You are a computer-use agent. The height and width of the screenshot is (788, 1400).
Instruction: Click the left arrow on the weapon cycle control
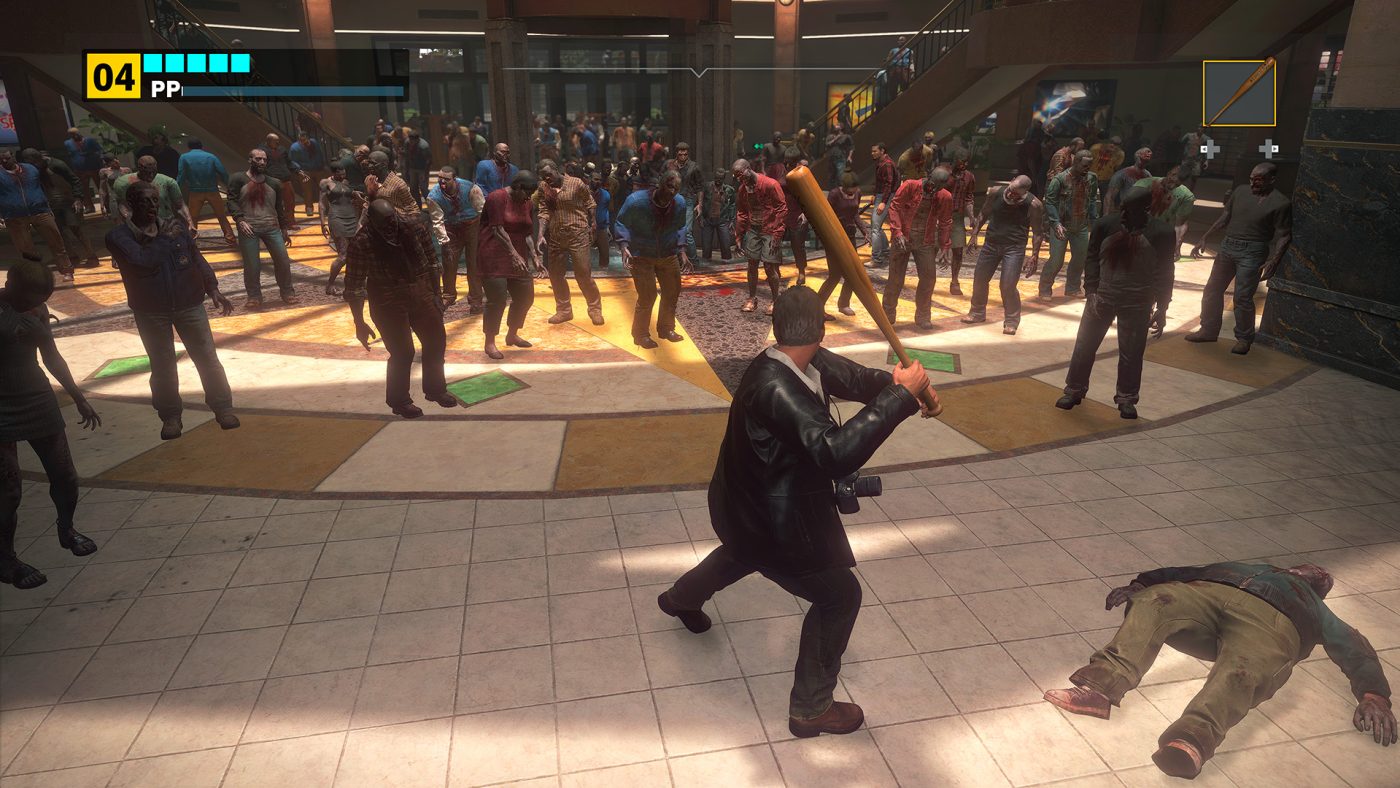(x=1203, y=149)
